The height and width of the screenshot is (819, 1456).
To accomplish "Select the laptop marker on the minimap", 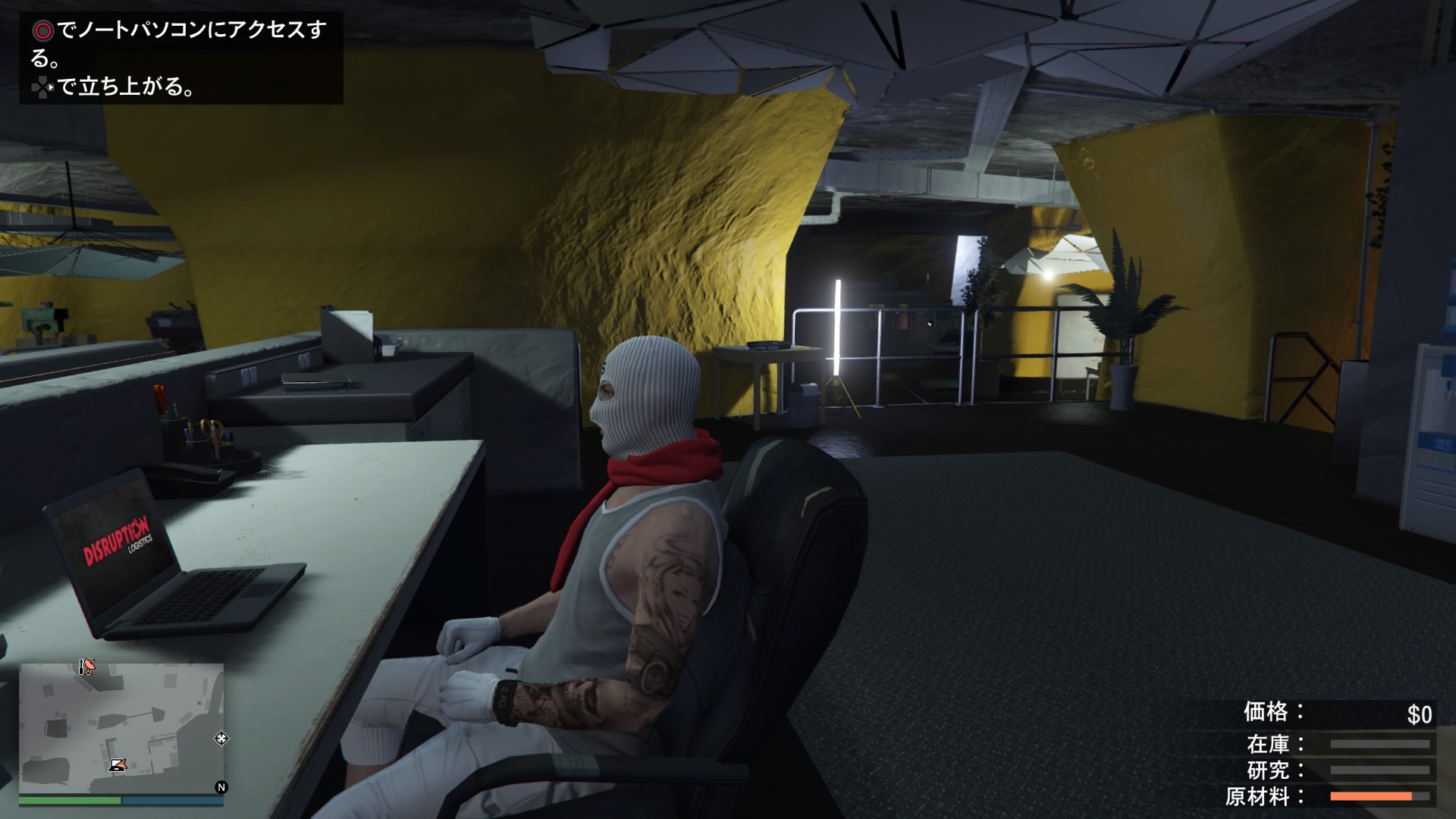I will [117, 764].
